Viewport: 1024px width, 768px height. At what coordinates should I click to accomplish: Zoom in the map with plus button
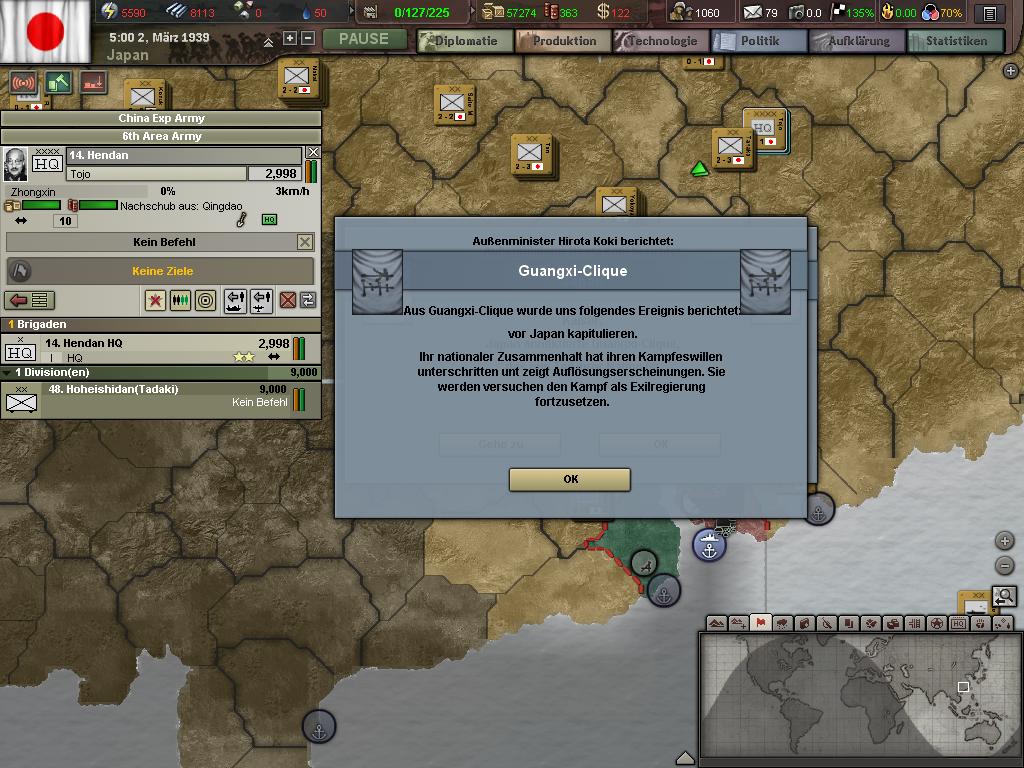pos(1005,541)
